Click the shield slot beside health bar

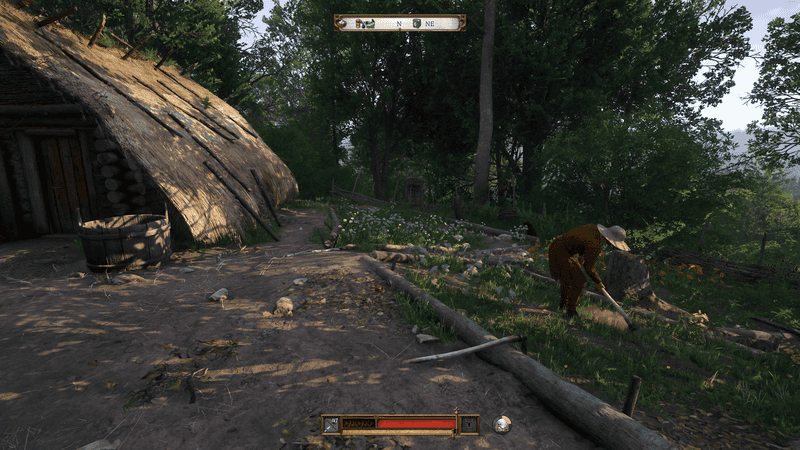[x=469, y=424]
